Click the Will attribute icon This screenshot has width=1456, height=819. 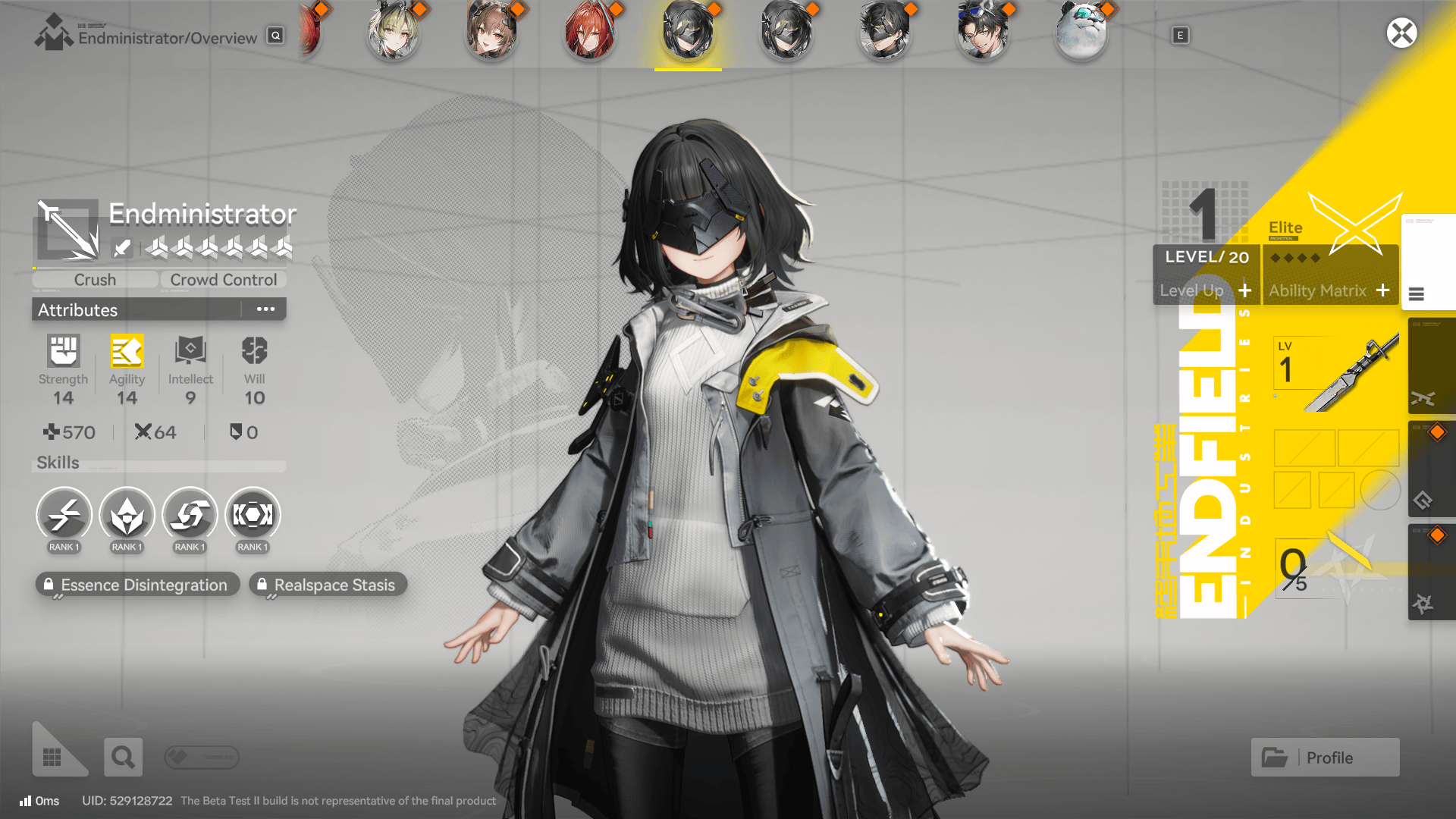[x=253, y=352]
